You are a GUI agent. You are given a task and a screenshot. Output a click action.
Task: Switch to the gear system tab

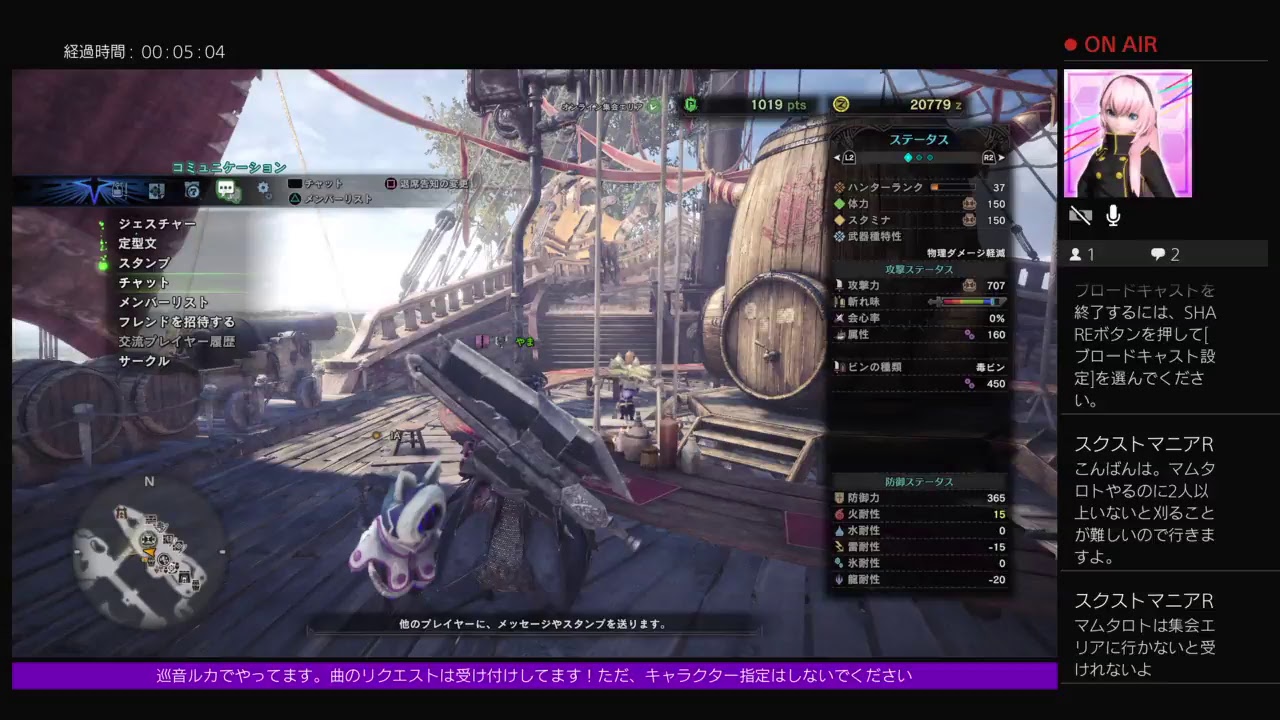pos(264,189)
